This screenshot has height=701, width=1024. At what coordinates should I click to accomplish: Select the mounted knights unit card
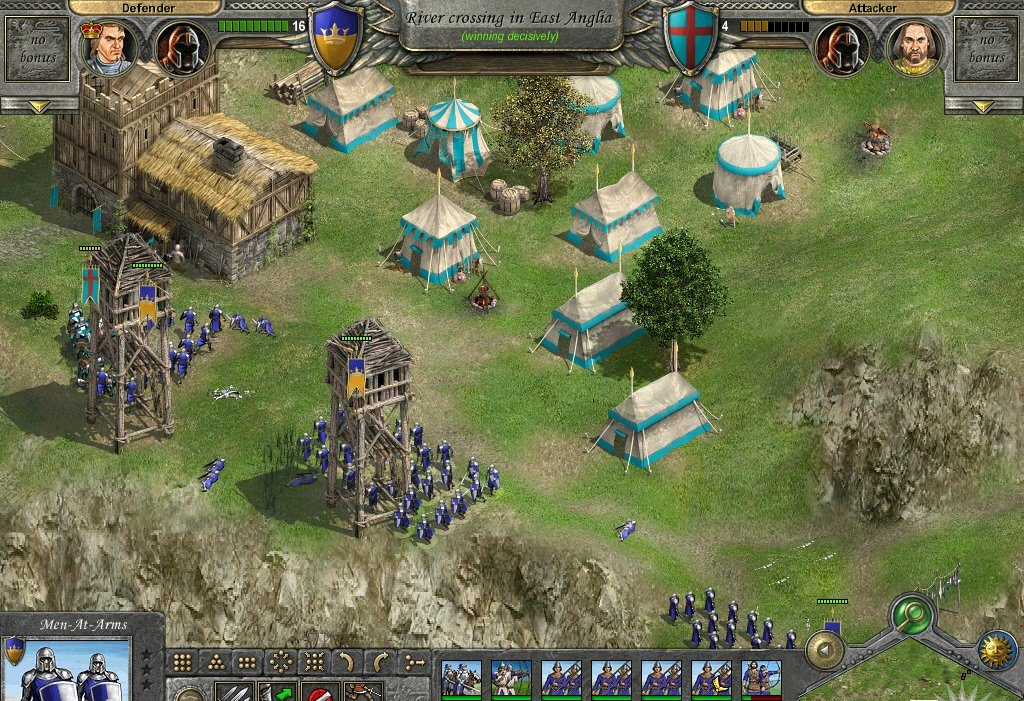(461, 678)
